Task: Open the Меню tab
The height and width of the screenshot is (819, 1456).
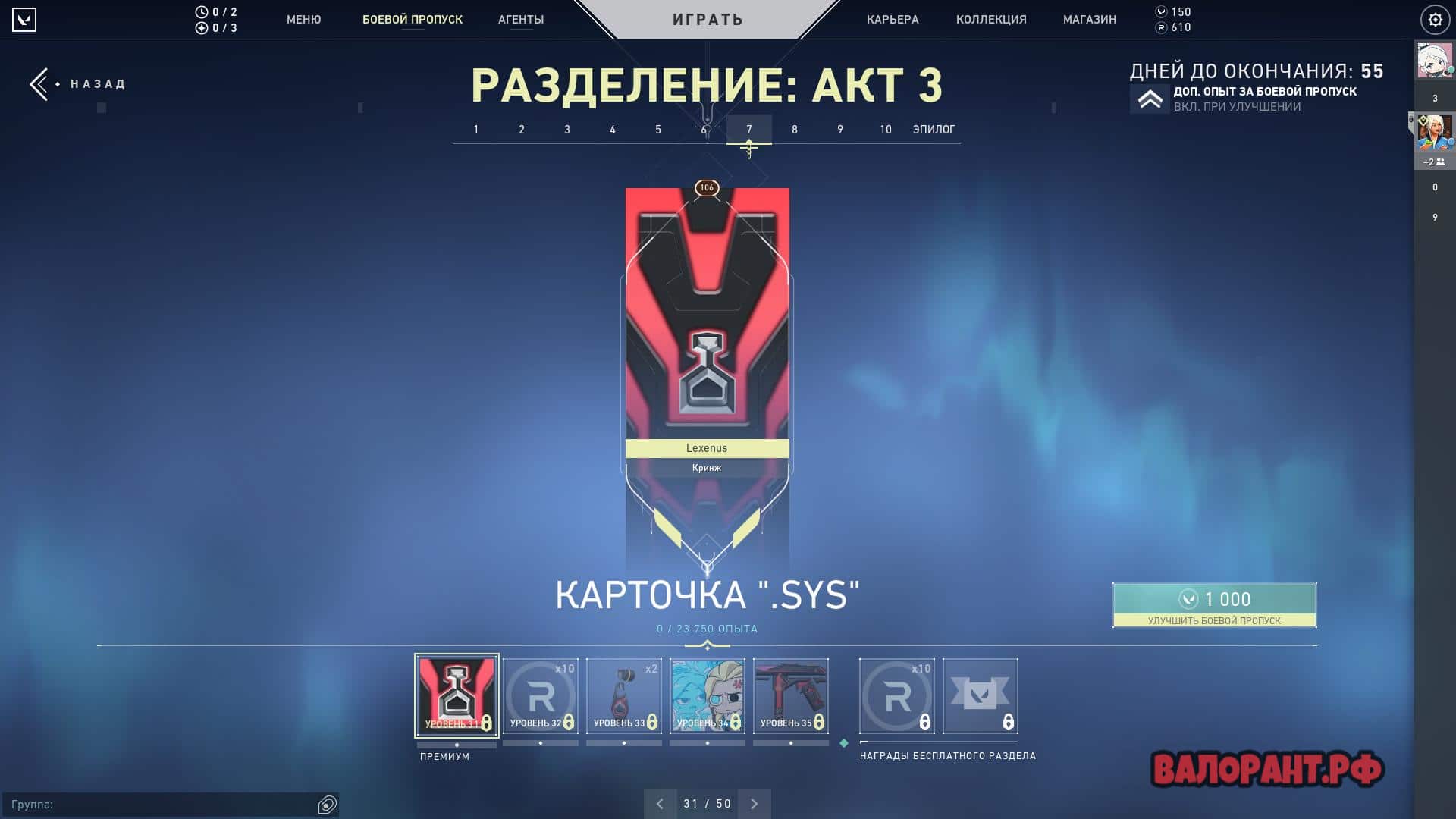Action: pos(303,20)
